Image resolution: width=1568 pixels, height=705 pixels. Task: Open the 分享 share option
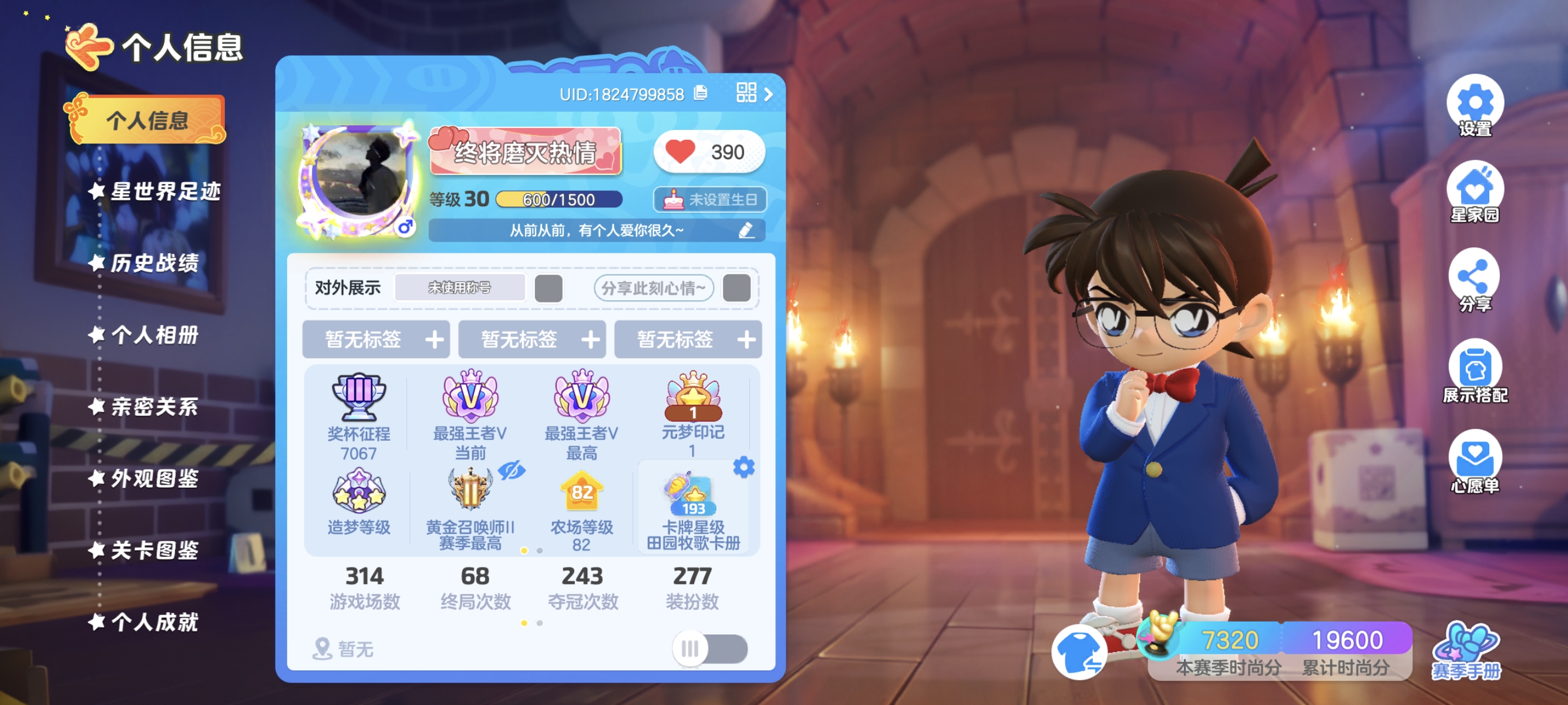(x=1474, y=280)
